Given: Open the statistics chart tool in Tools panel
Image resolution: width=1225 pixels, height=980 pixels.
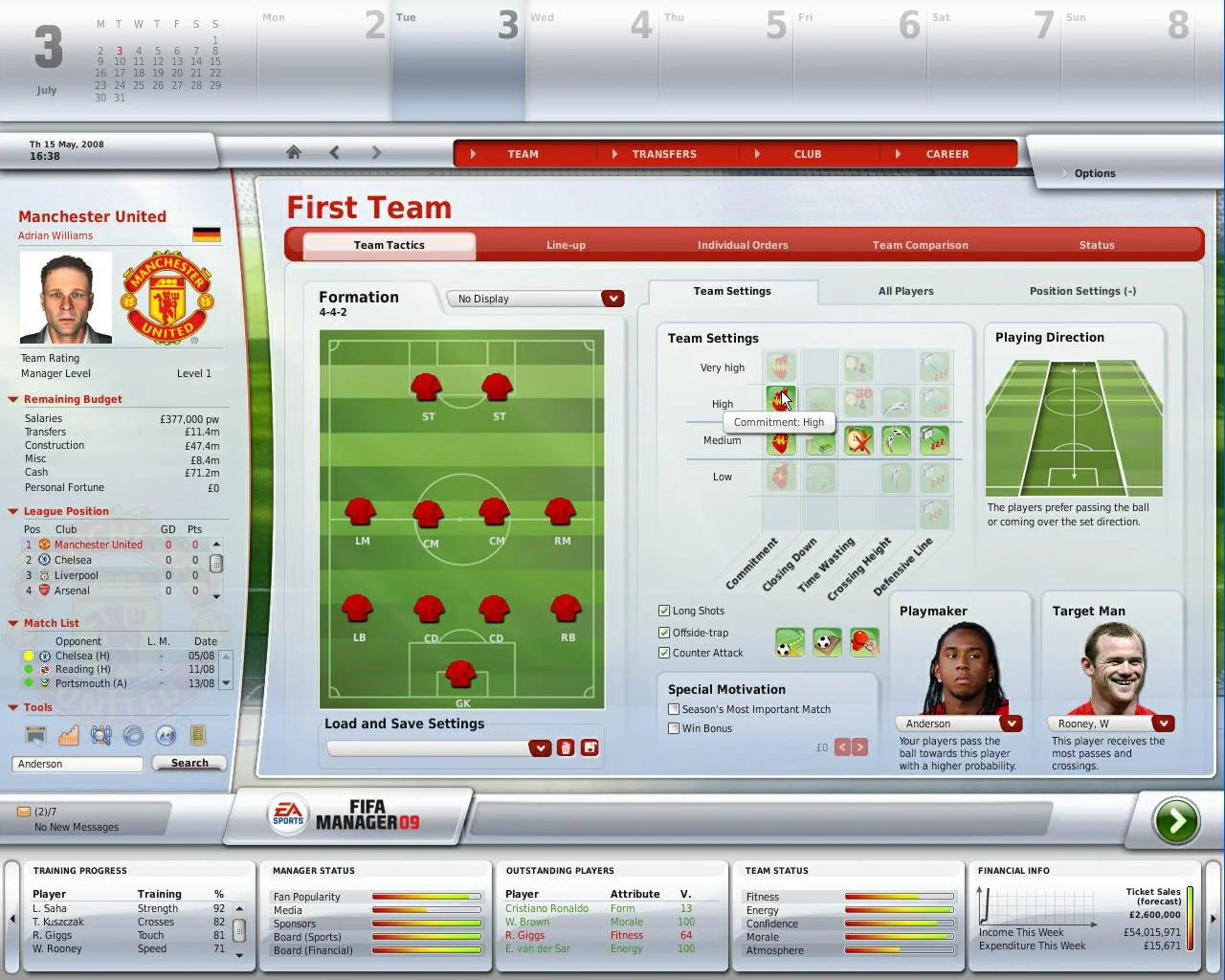Looking at the screenshot, I should 68,735.
